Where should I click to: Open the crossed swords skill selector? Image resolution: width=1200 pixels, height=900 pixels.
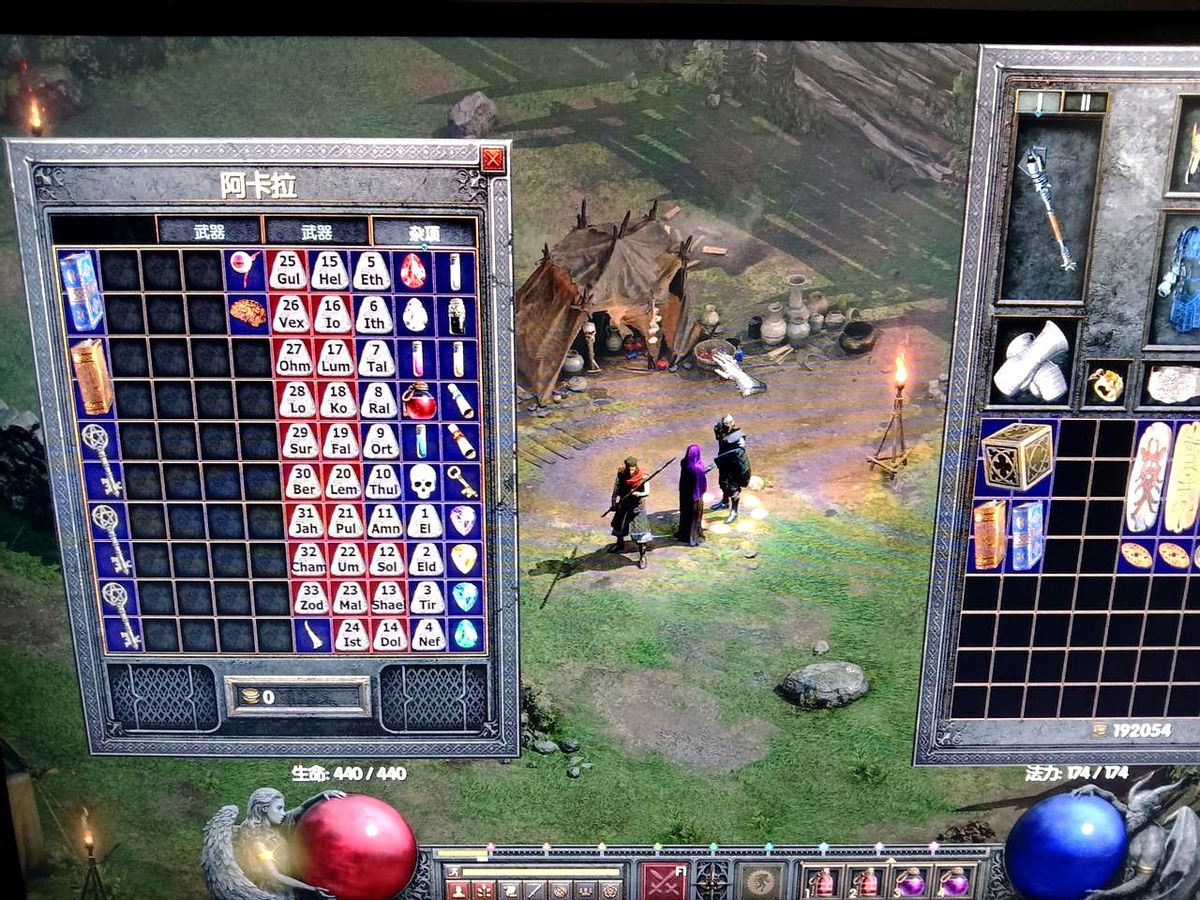point(663,880)
